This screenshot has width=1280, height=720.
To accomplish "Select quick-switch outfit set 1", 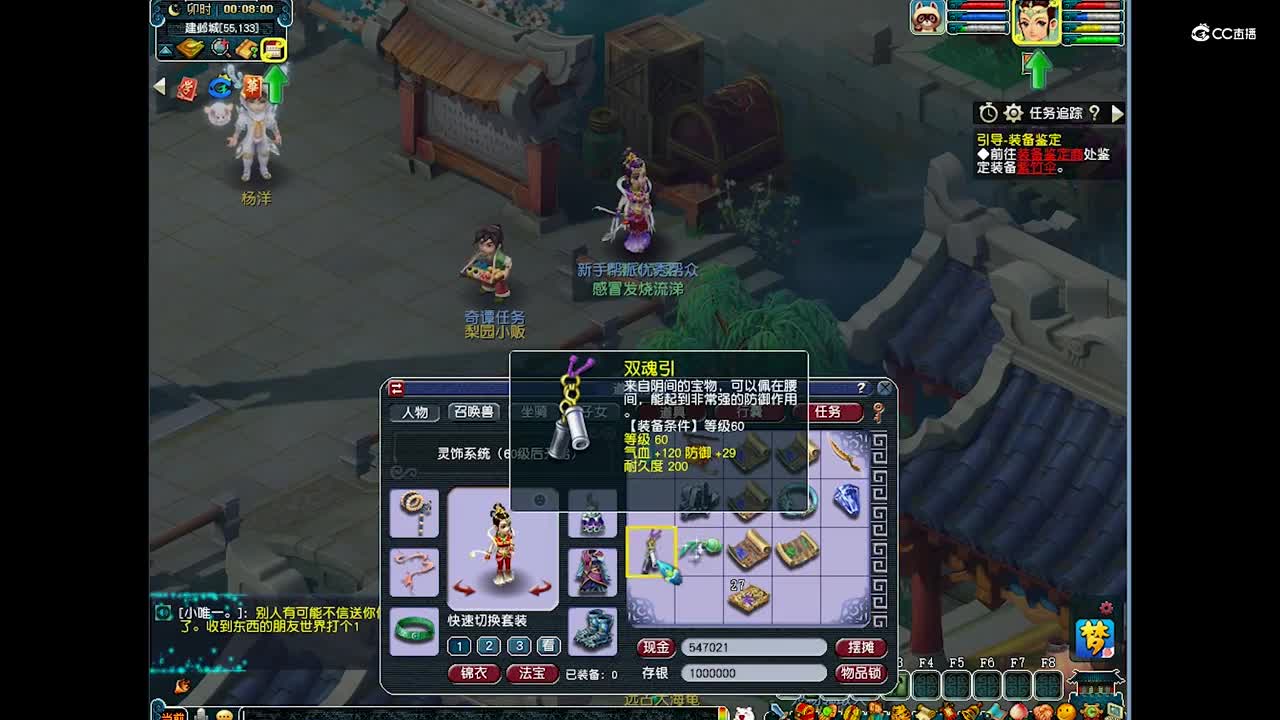I will [x=458, y=647].
